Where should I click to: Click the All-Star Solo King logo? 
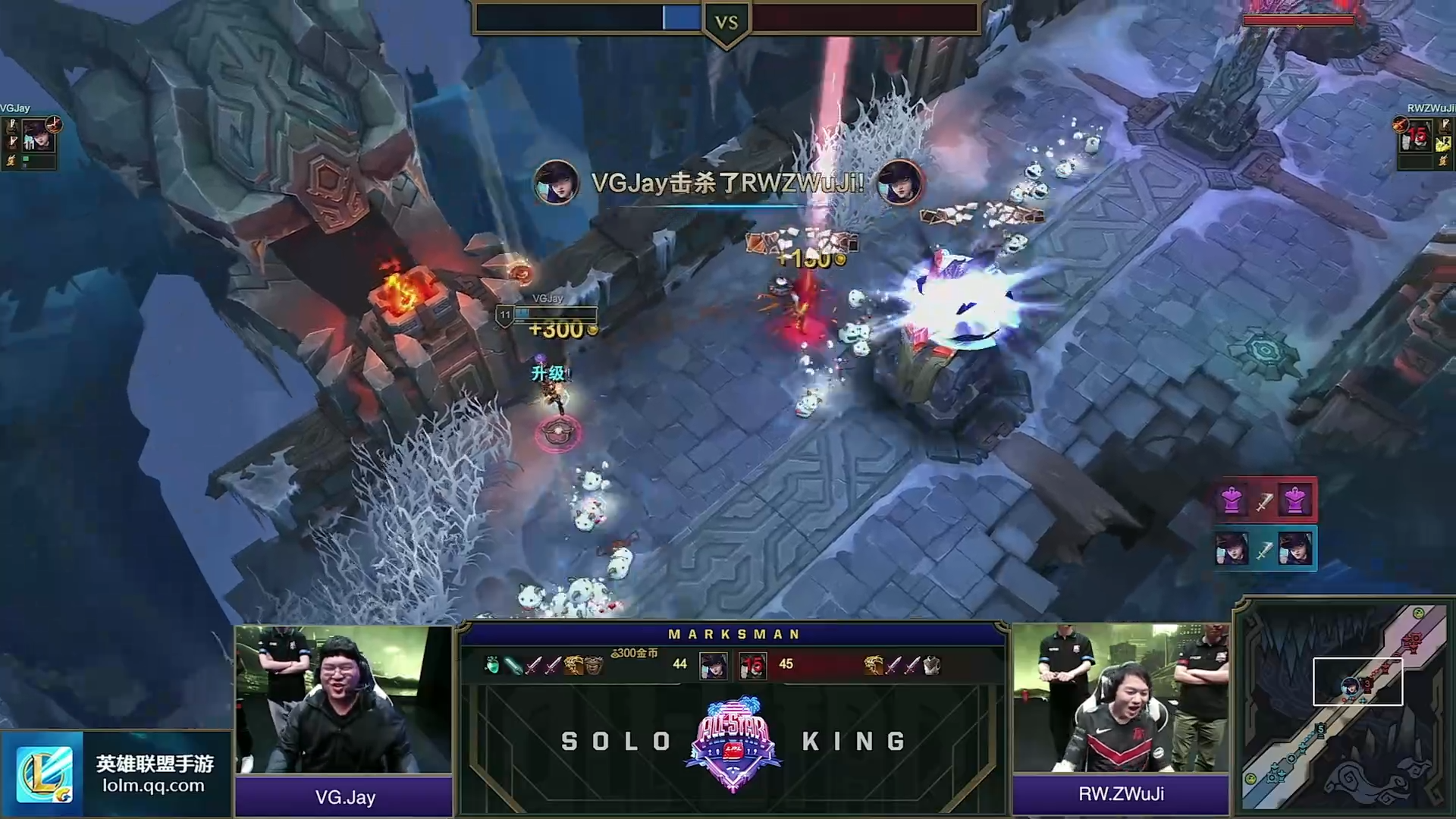click(733, 743)
